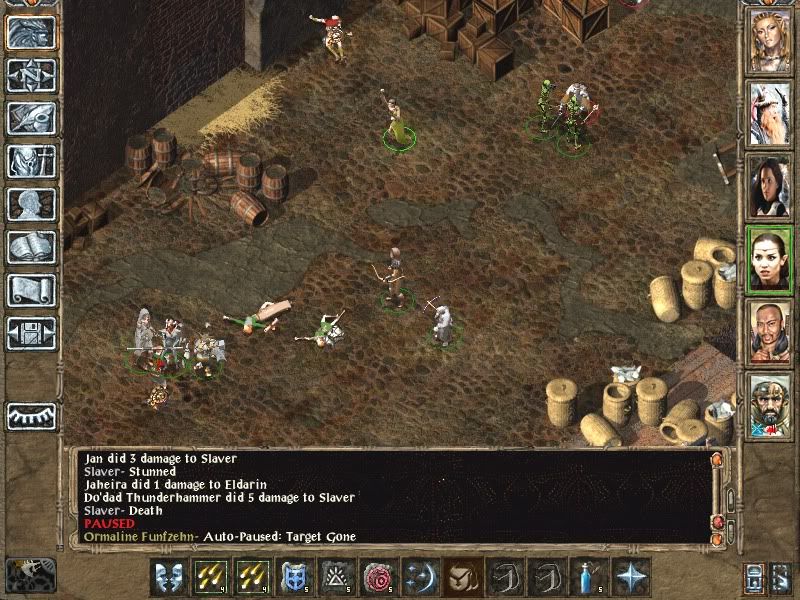Open options via floppy disk button
The image size is (800, 600).
(x=31, y=333)
